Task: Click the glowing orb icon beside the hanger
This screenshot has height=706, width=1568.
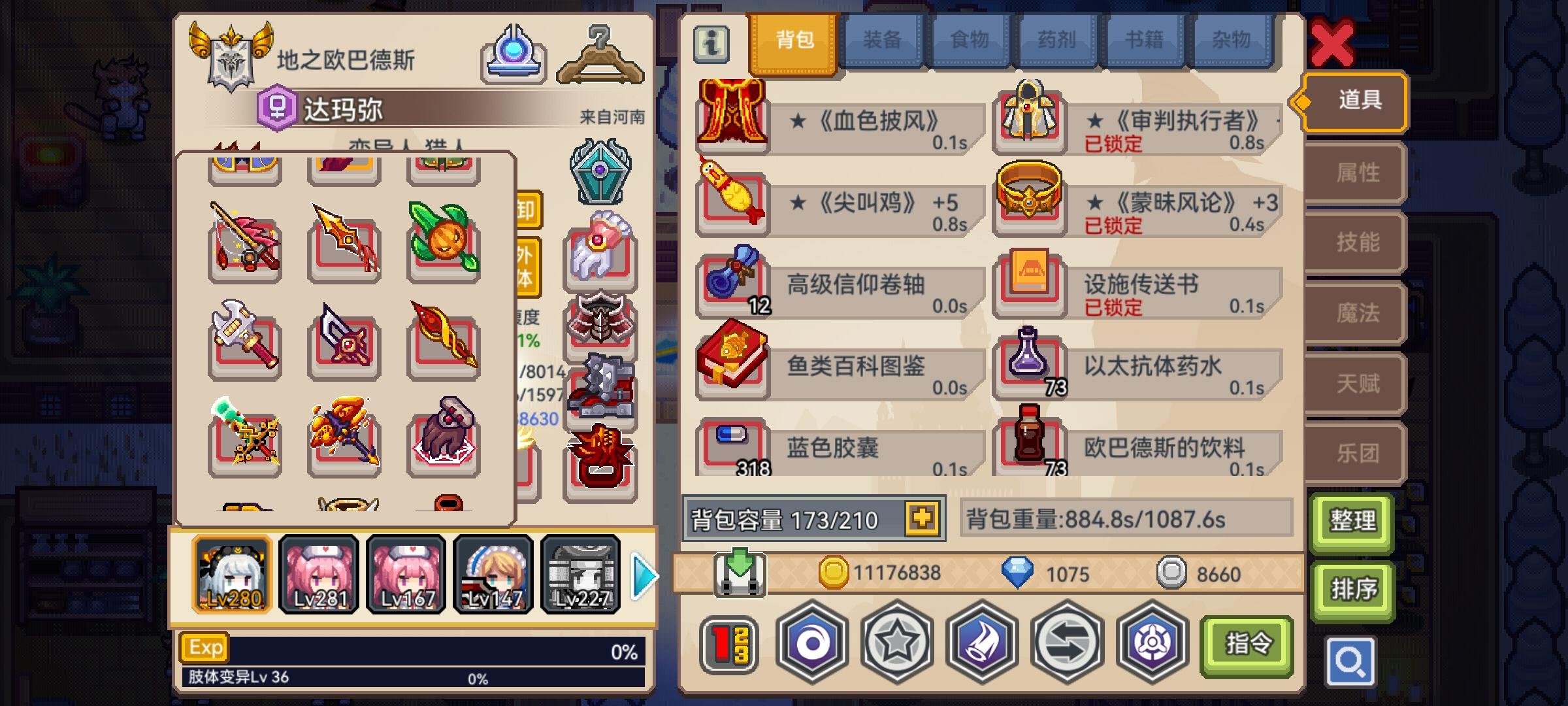Action: click(x=514, y=54)
